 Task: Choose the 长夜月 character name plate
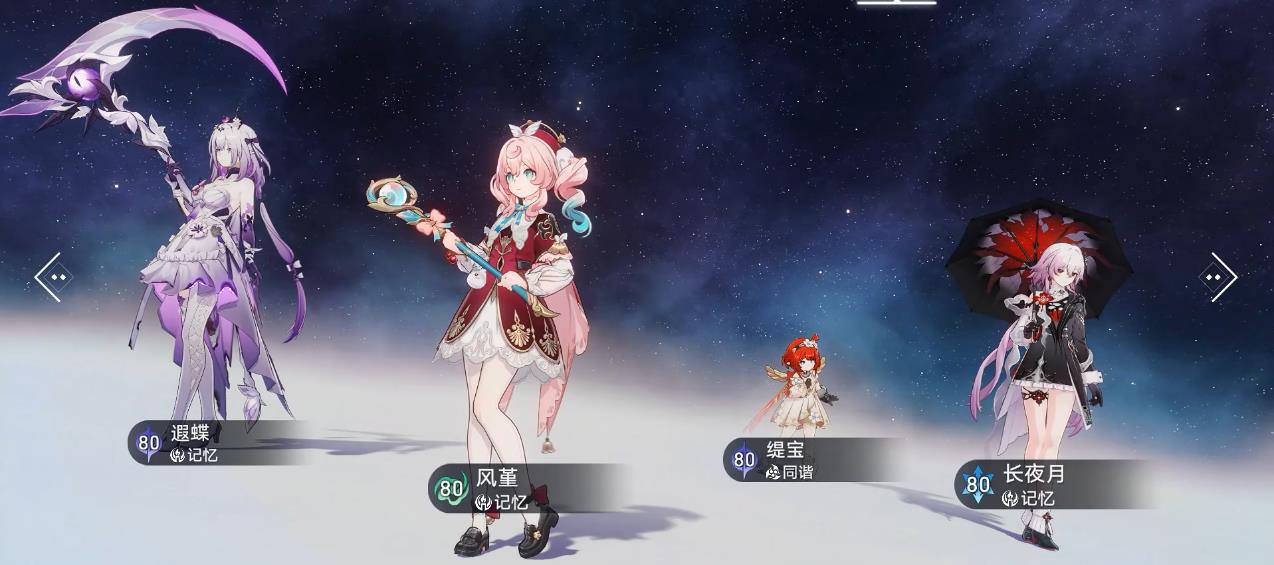(1040, 484)
